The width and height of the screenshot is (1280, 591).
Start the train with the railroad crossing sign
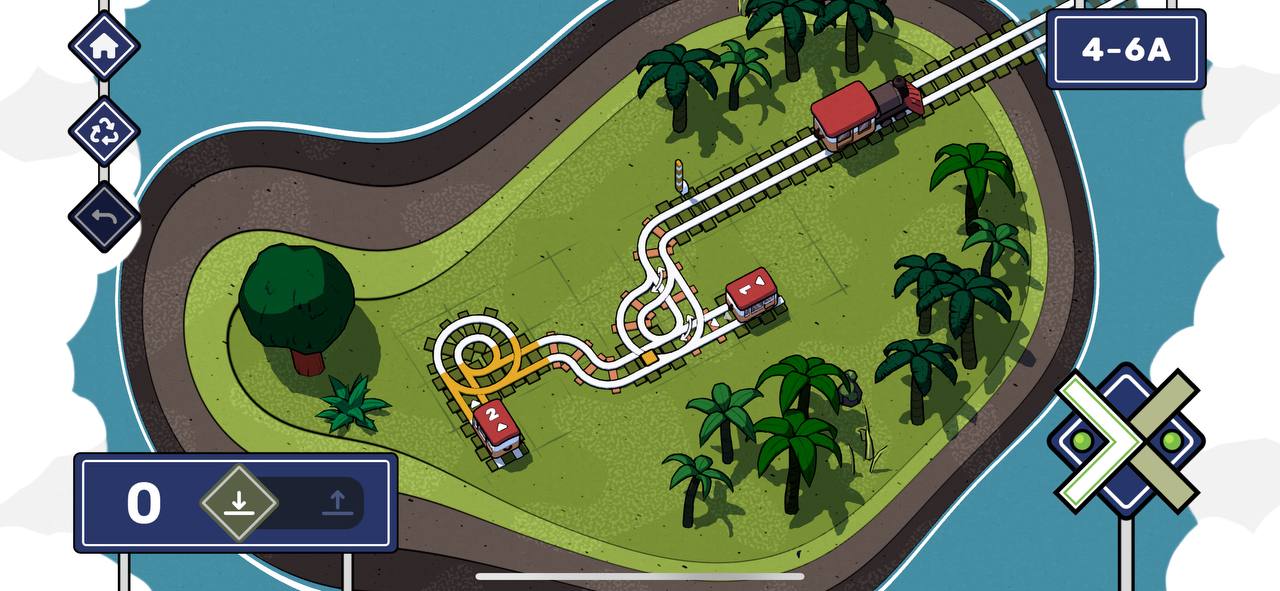[1126, 440]
